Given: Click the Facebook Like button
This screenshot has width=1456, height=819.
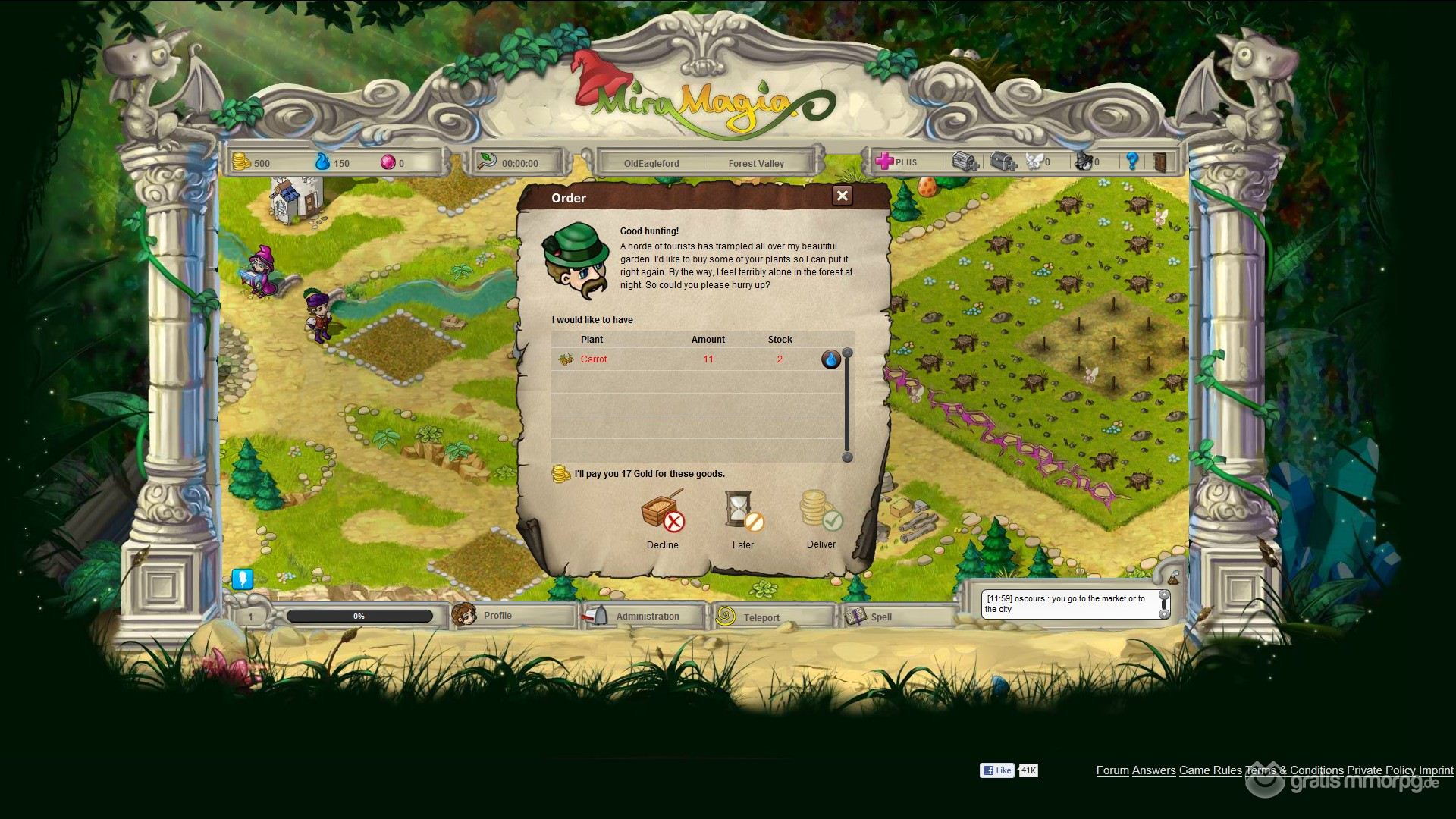Looking at the screenshot, I should [x=997, y=770].
